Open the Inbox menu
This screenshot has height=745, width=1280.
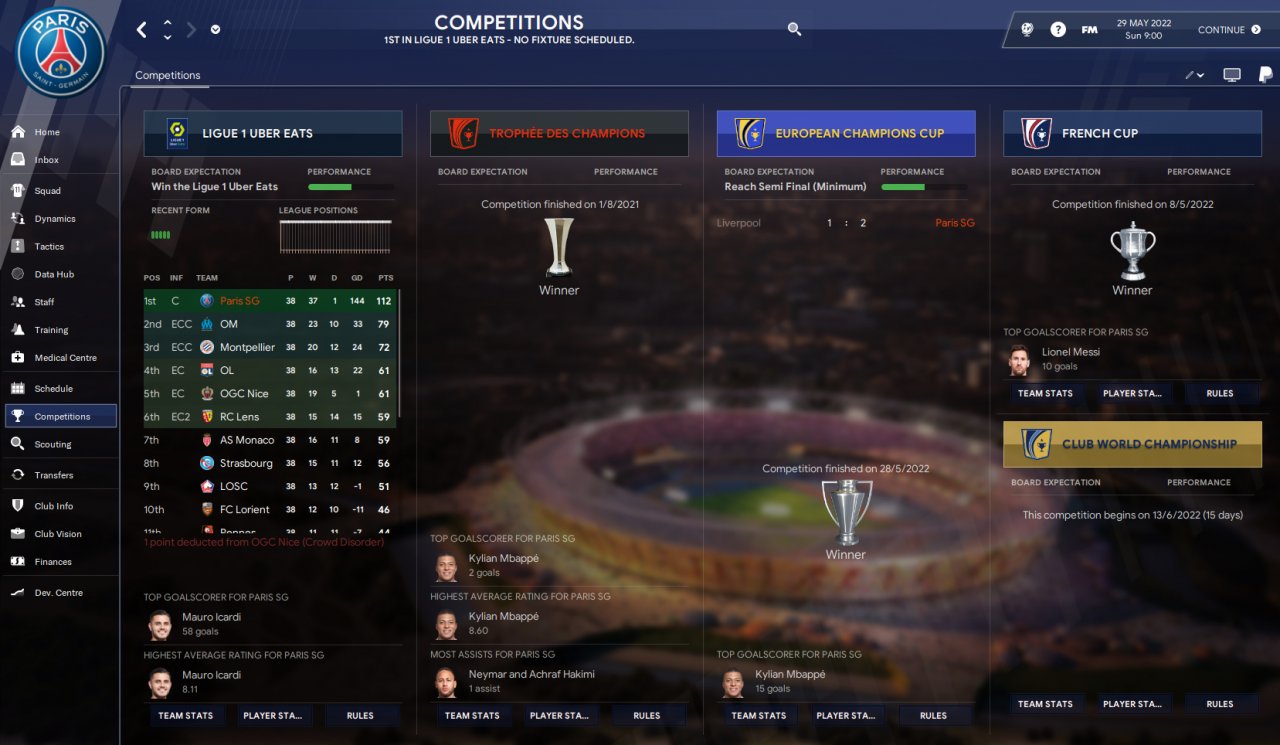47,160
